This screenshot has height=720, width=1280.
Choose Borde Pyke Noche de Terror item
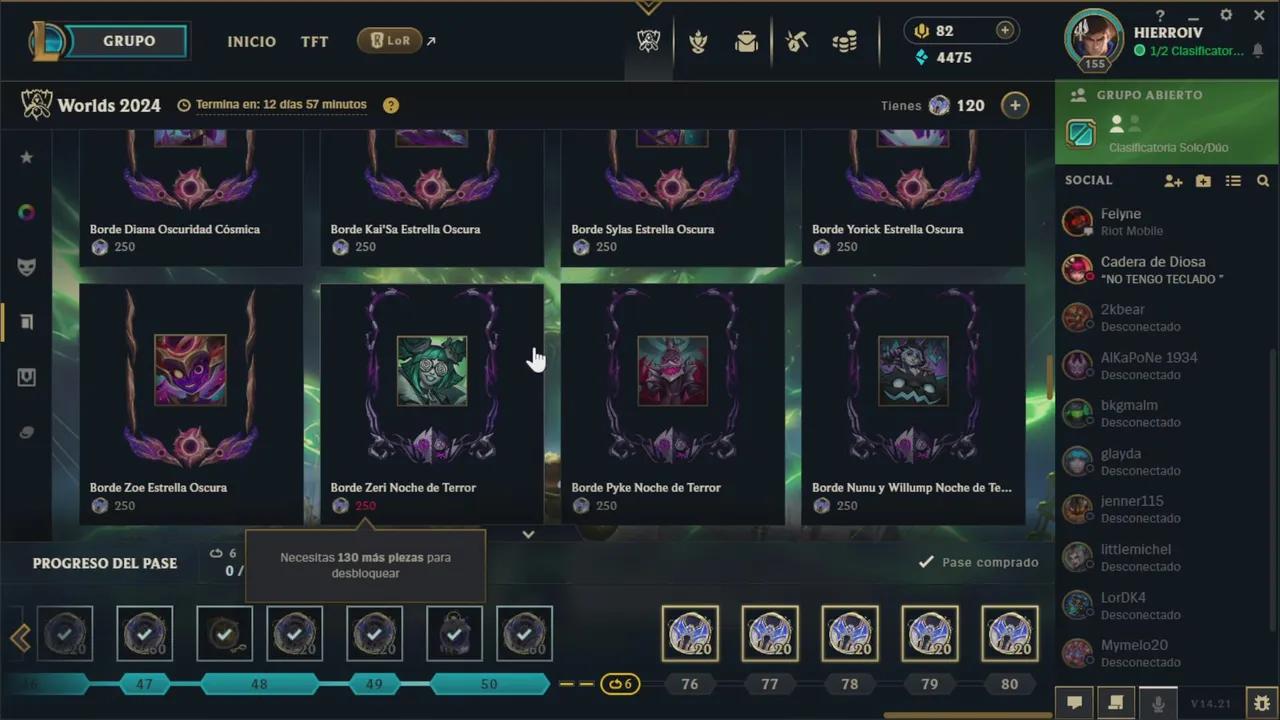click(x=672, y=400)
